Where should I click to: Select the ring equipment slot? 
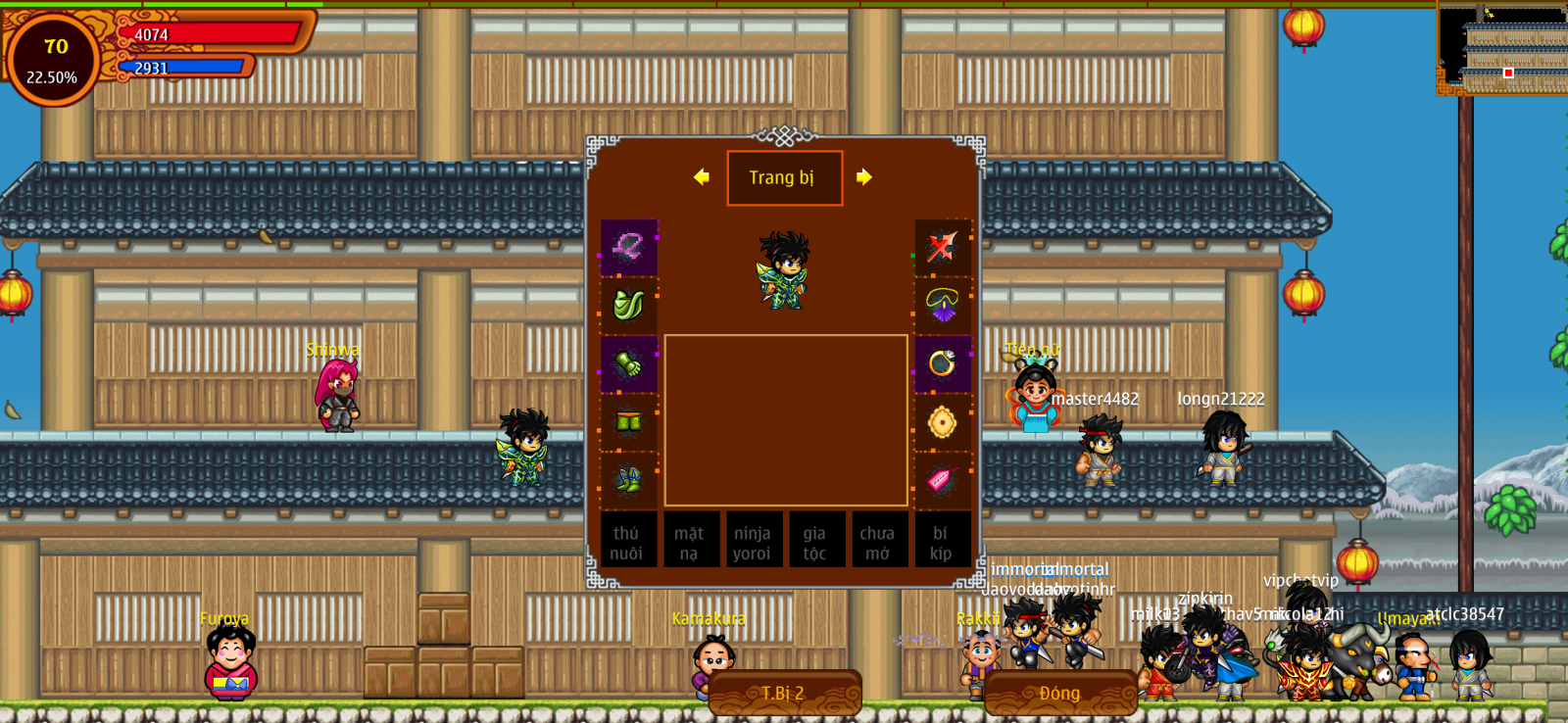tap(942, 364)
